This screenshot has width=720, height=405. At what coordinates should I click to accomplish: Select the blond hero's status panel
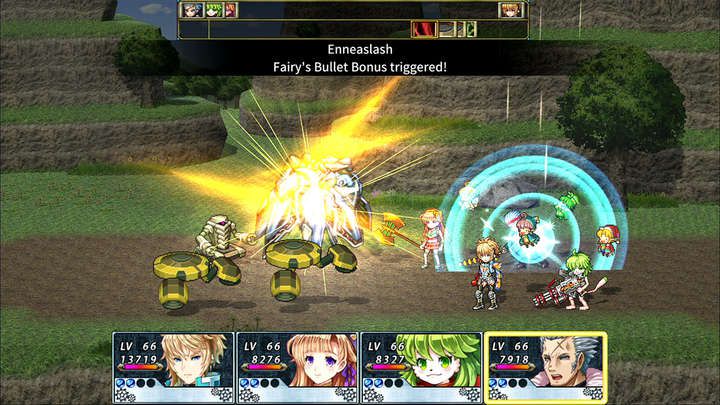click(x=173, y=367)
